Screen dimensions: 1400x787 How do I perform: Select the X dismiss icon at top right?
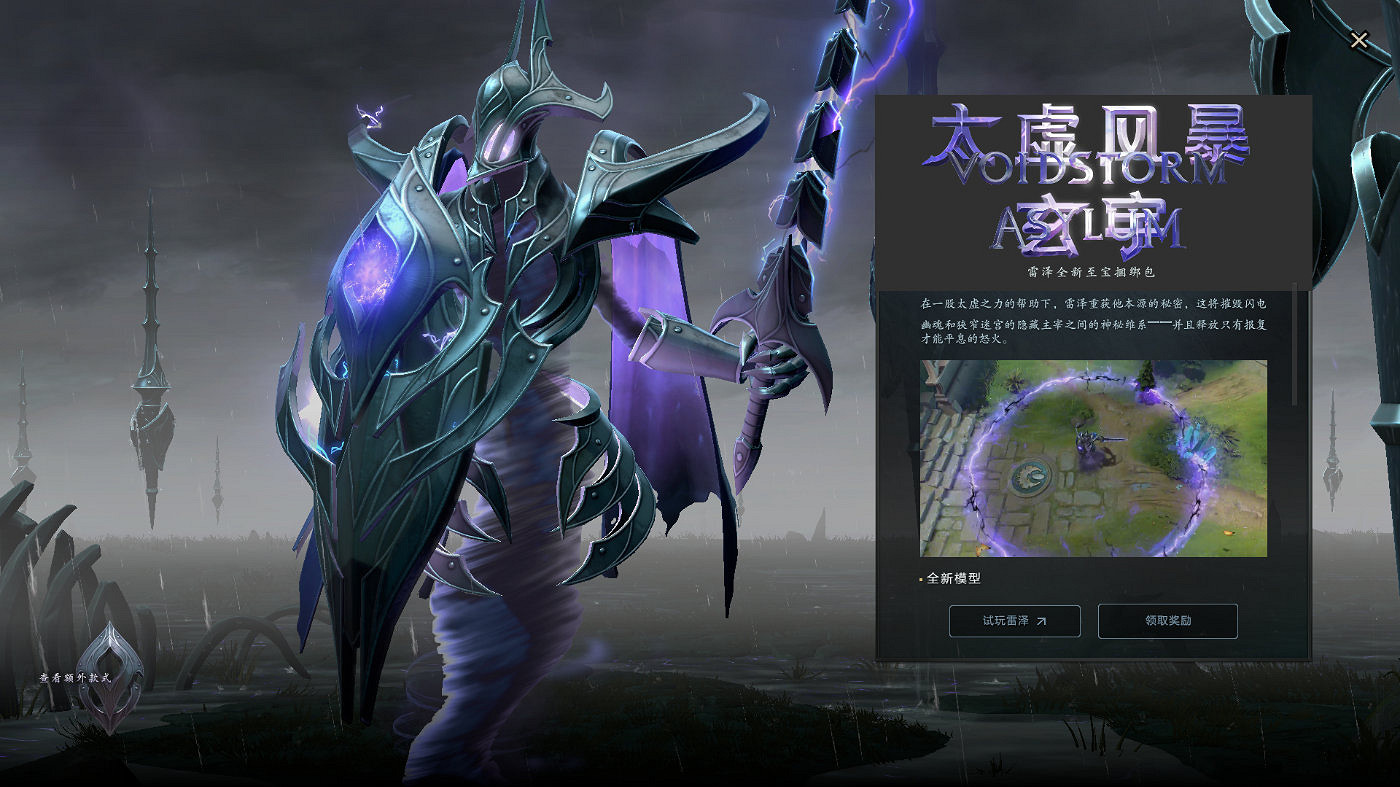1359,40
